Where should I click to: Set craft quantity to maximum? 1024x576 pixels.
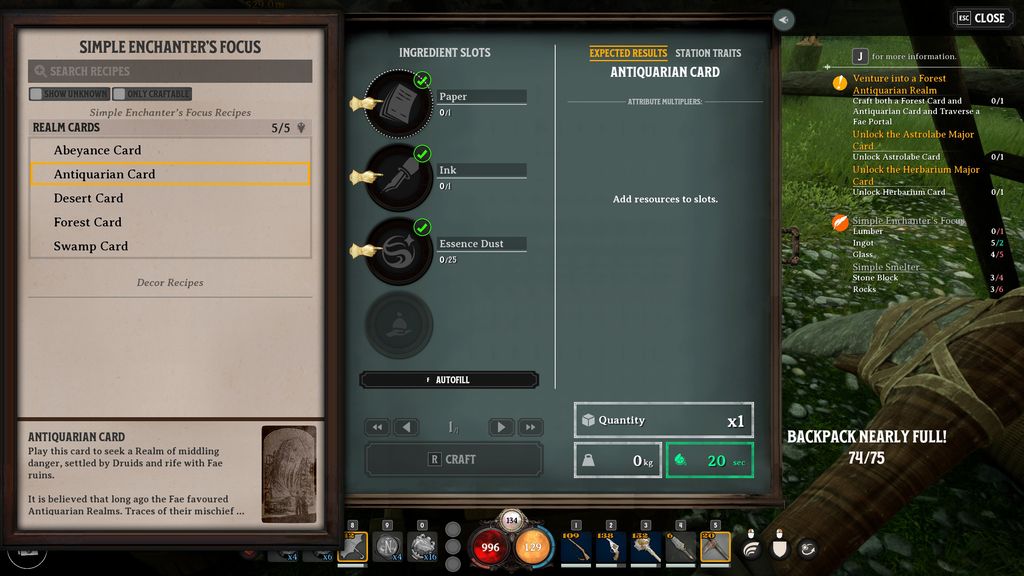pos(530,427)
